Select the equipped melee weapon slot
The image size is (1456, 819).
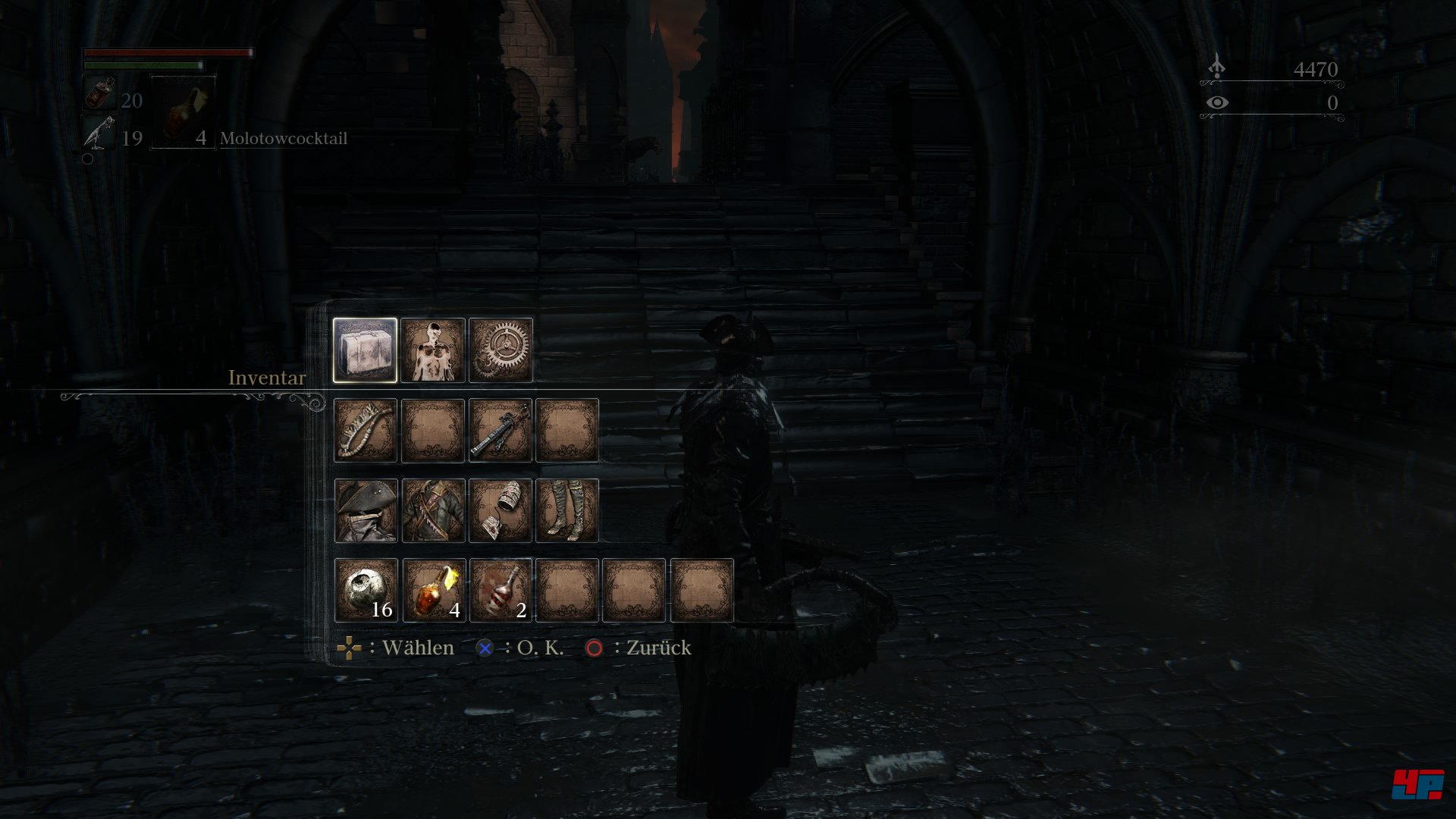click(x=365, y=430)
